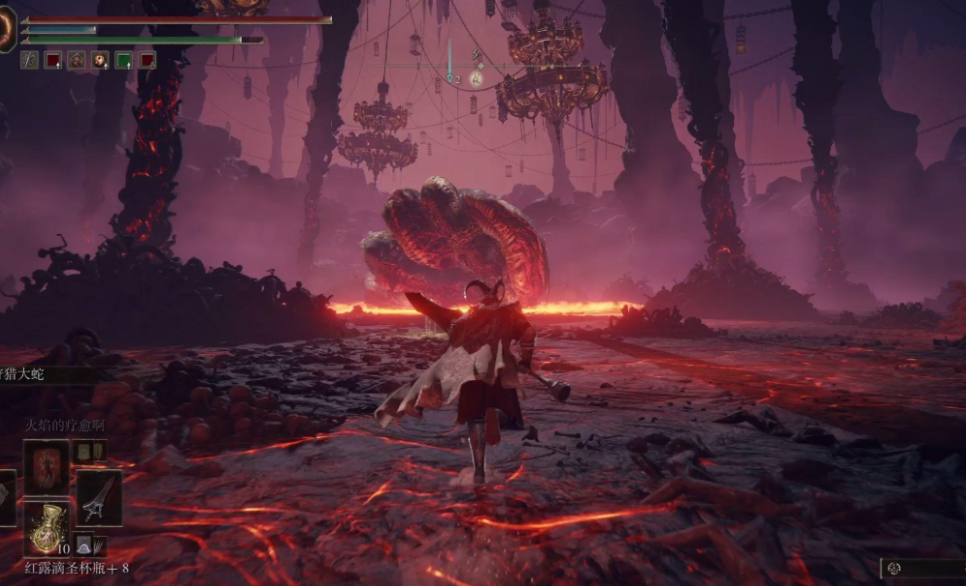Click the first sparkling wand buff icon

30,60
